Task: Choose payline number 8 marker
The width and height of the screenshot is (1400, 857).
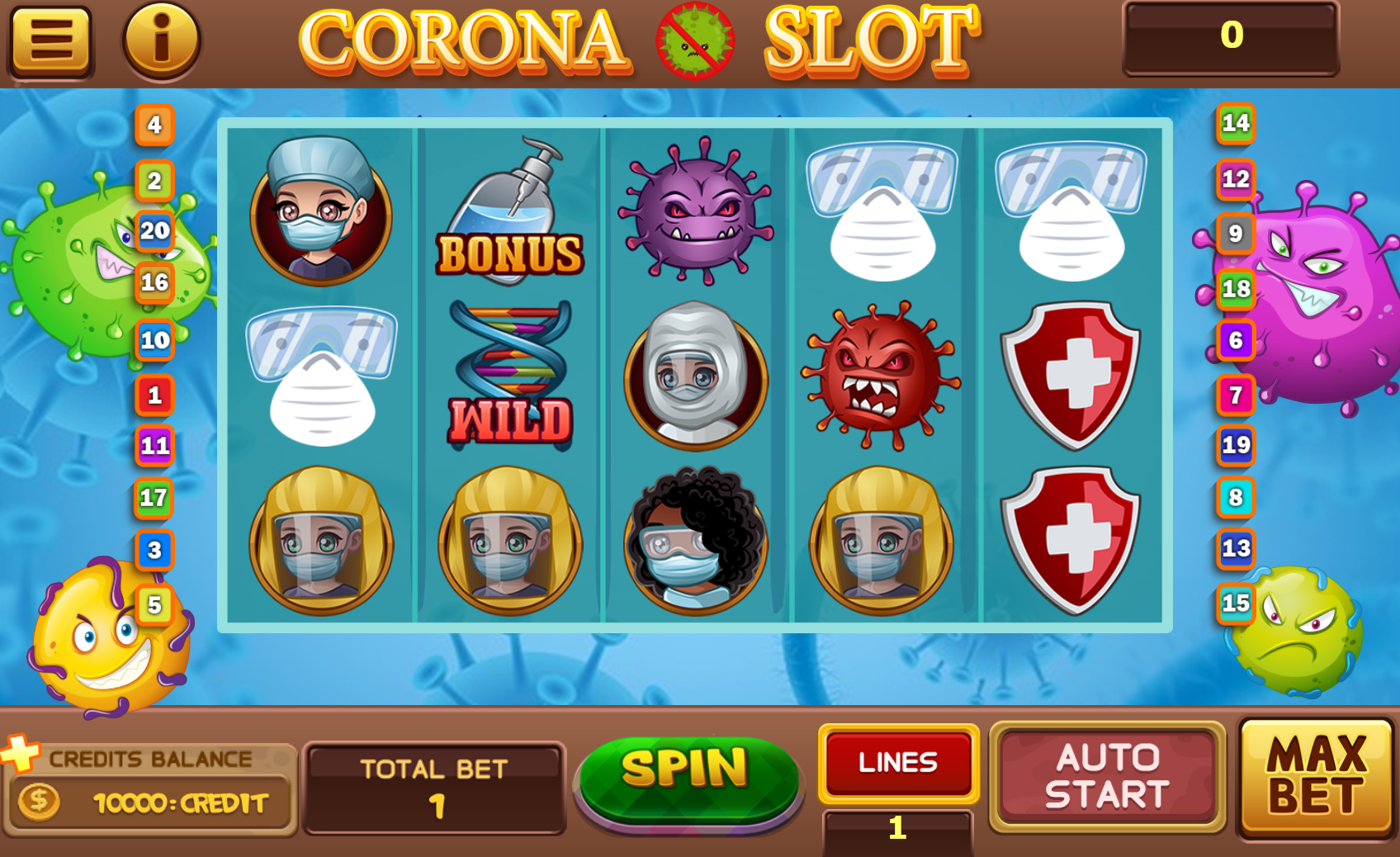Action: point(1236,498)
